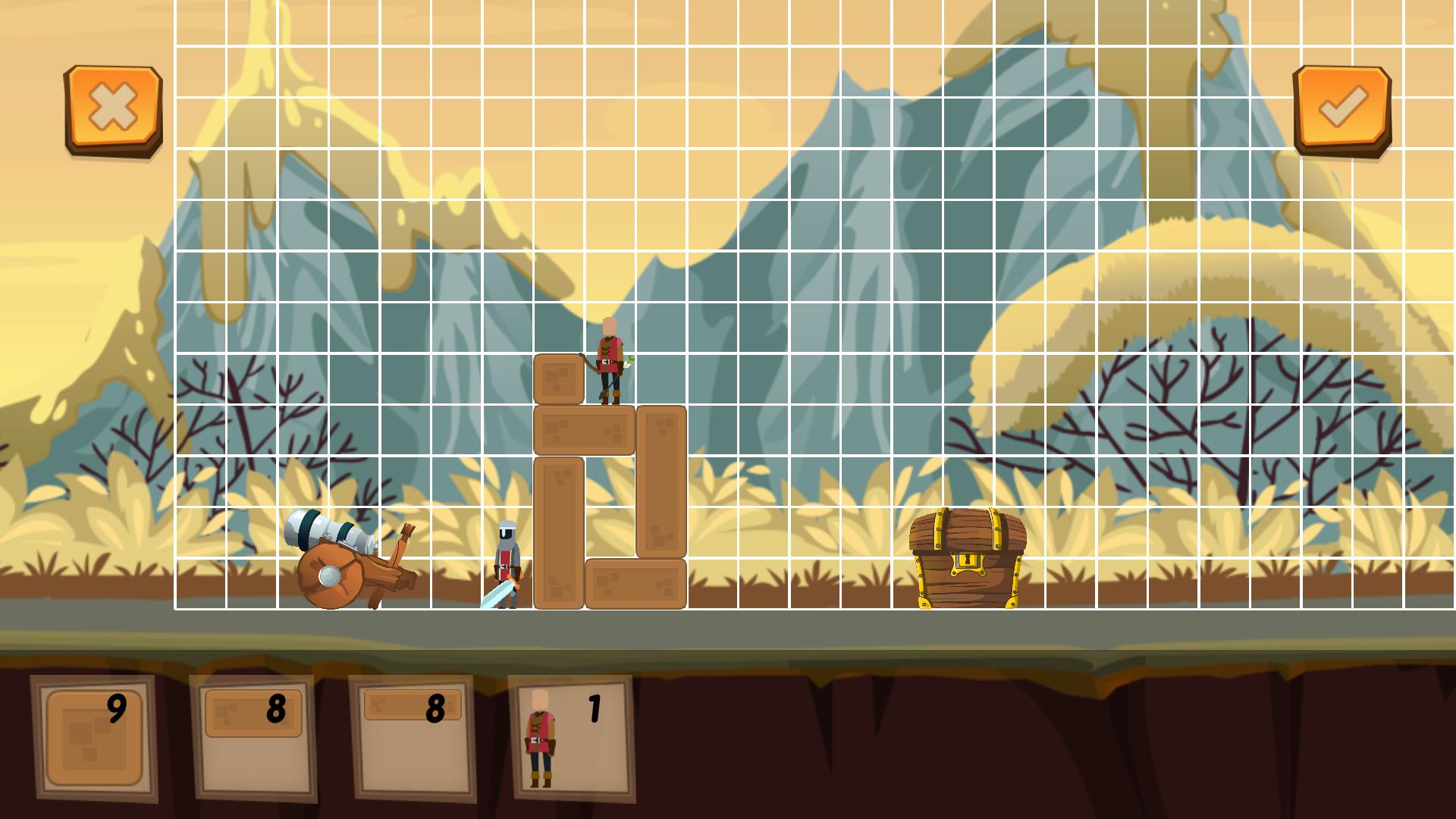Screen dimensions: 1456x819
Task: Choose the medium wooden plank piece
Action: [253, 738]
